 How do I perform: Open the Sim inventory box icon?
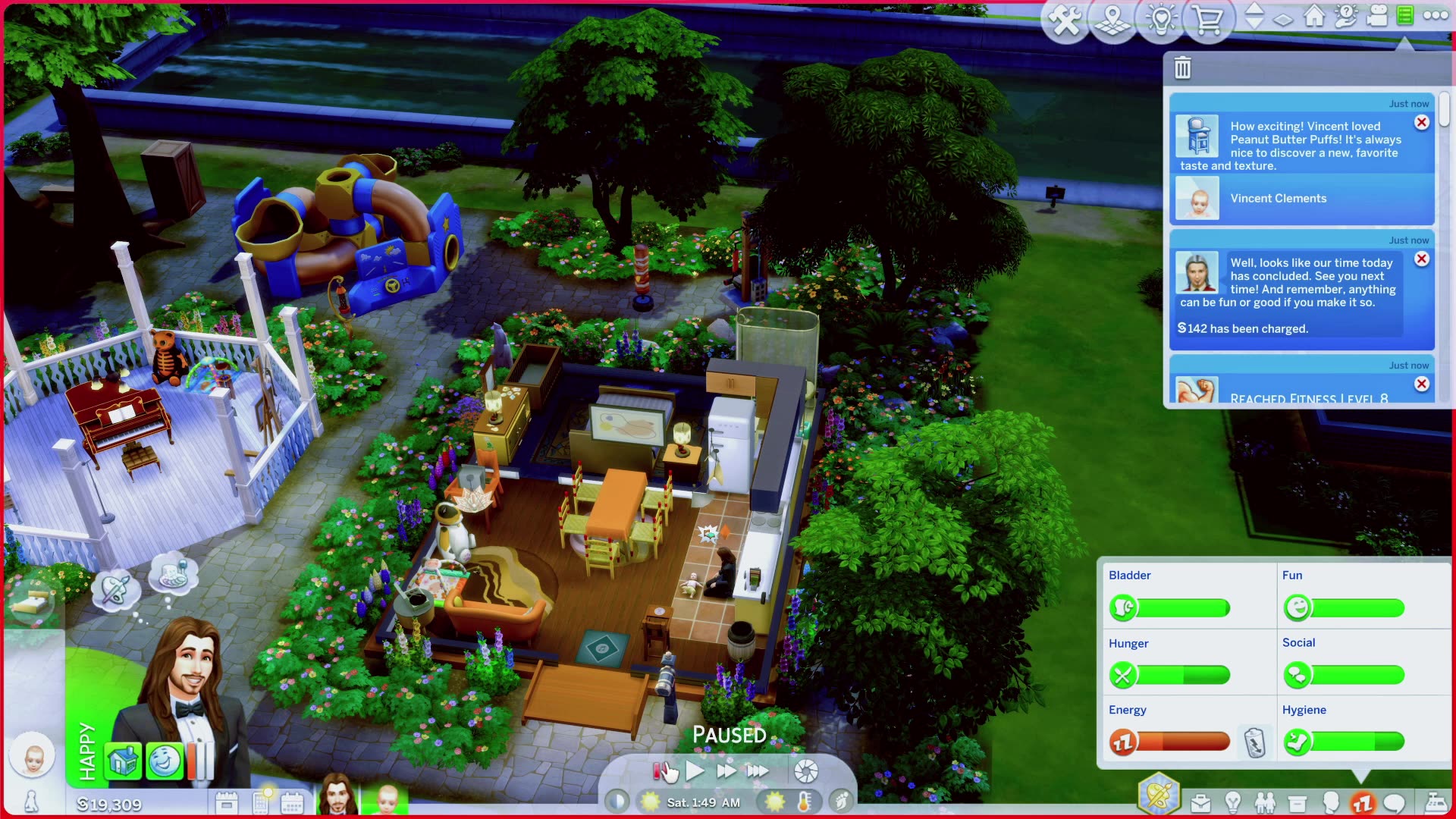click(x=1296, y=802)
